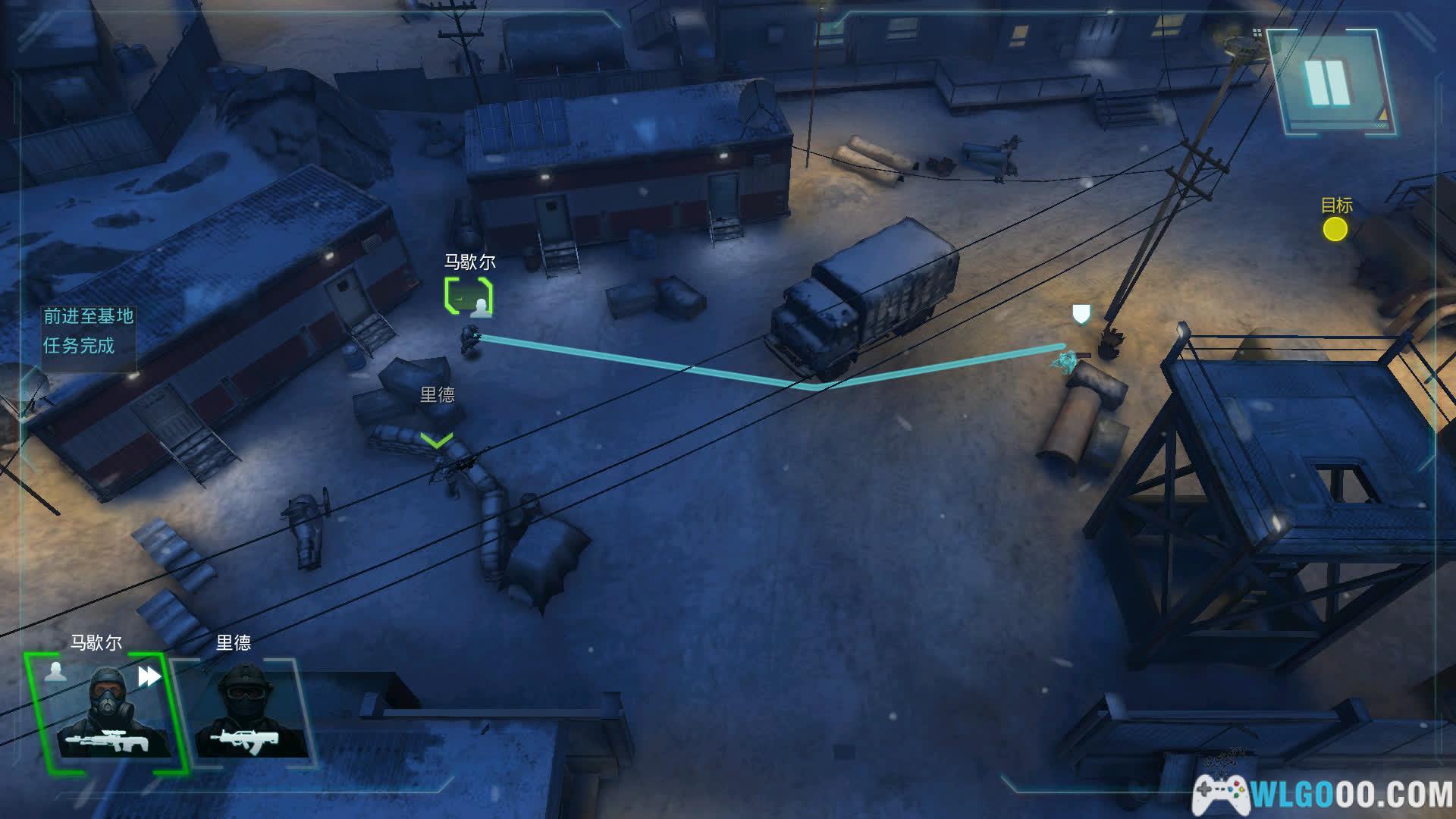Viewport: 1456px width, 819px height.
Task: Select the green chevron marker over 里德
Action: tap(437, 439)
